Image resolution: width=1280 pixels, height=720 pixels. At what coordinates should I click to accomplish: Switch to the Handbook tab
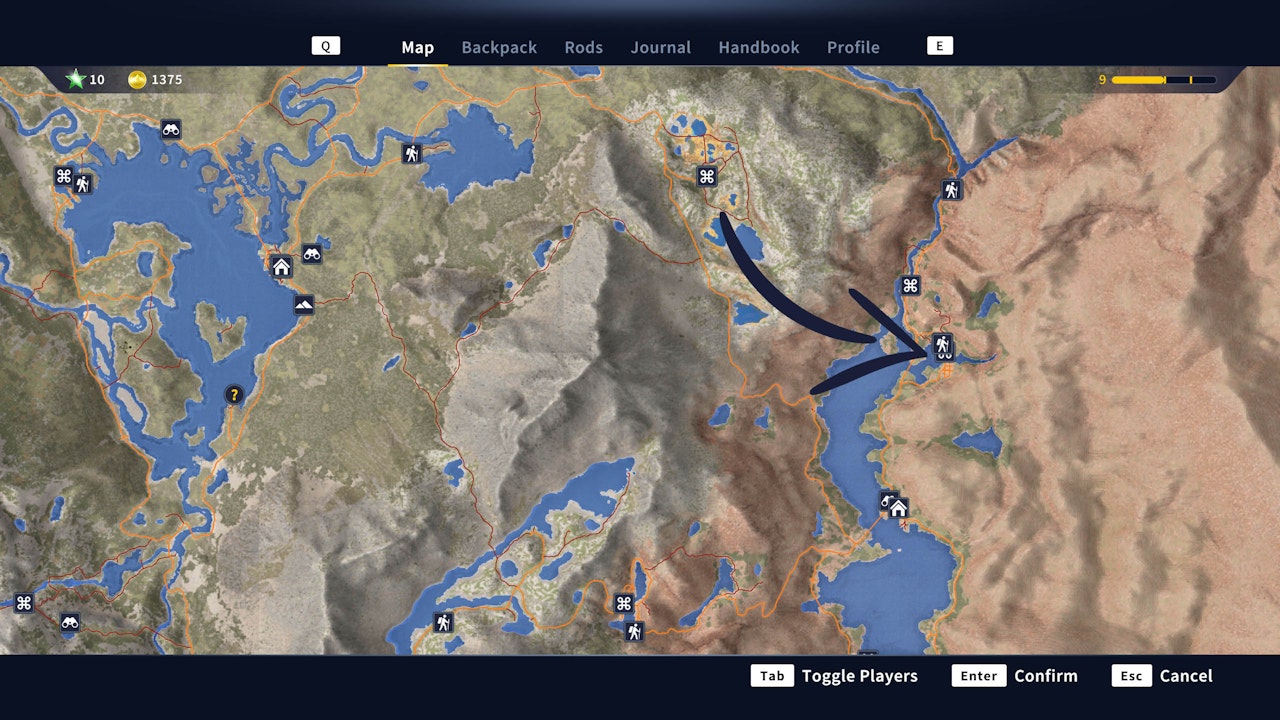pos(758,47)
